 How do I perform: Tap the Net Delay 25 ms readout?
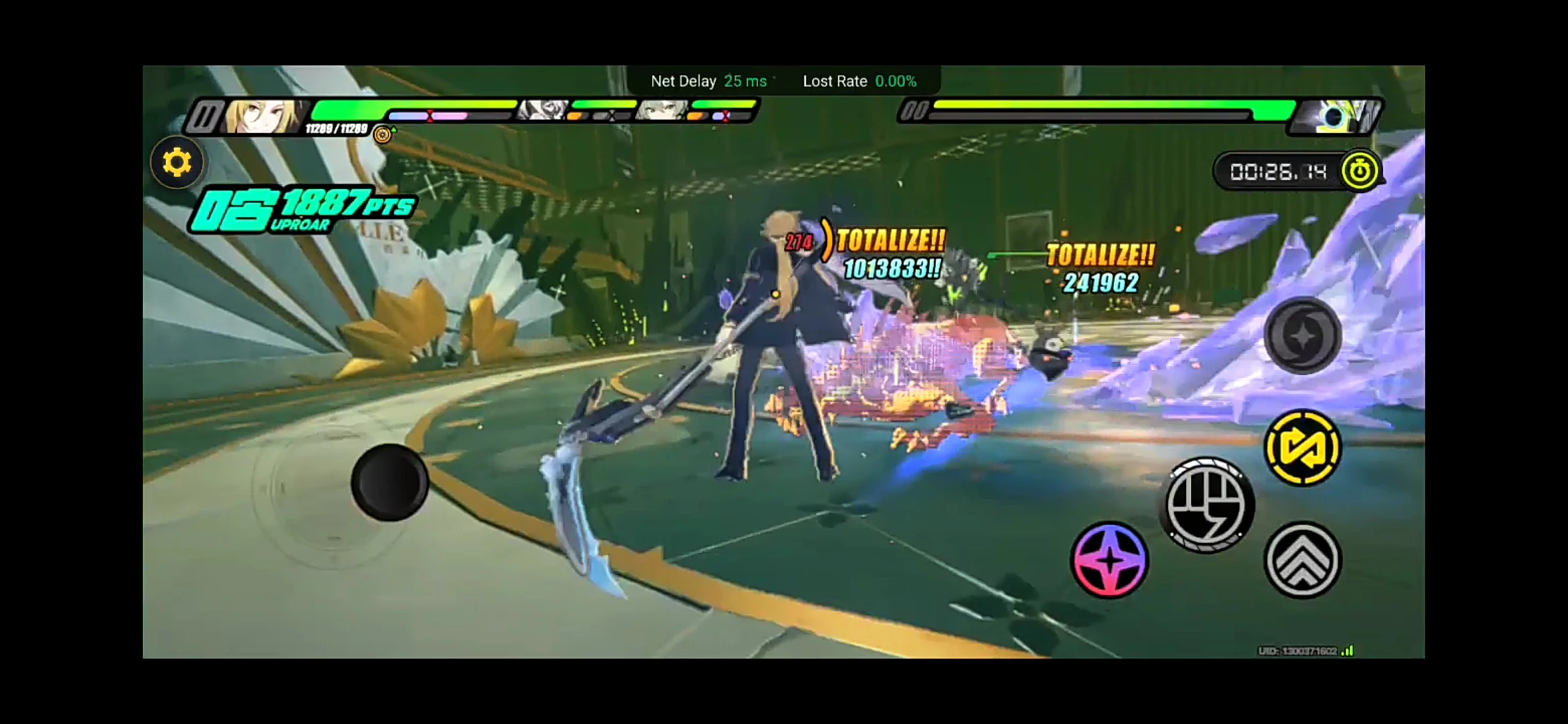[708, 81]
